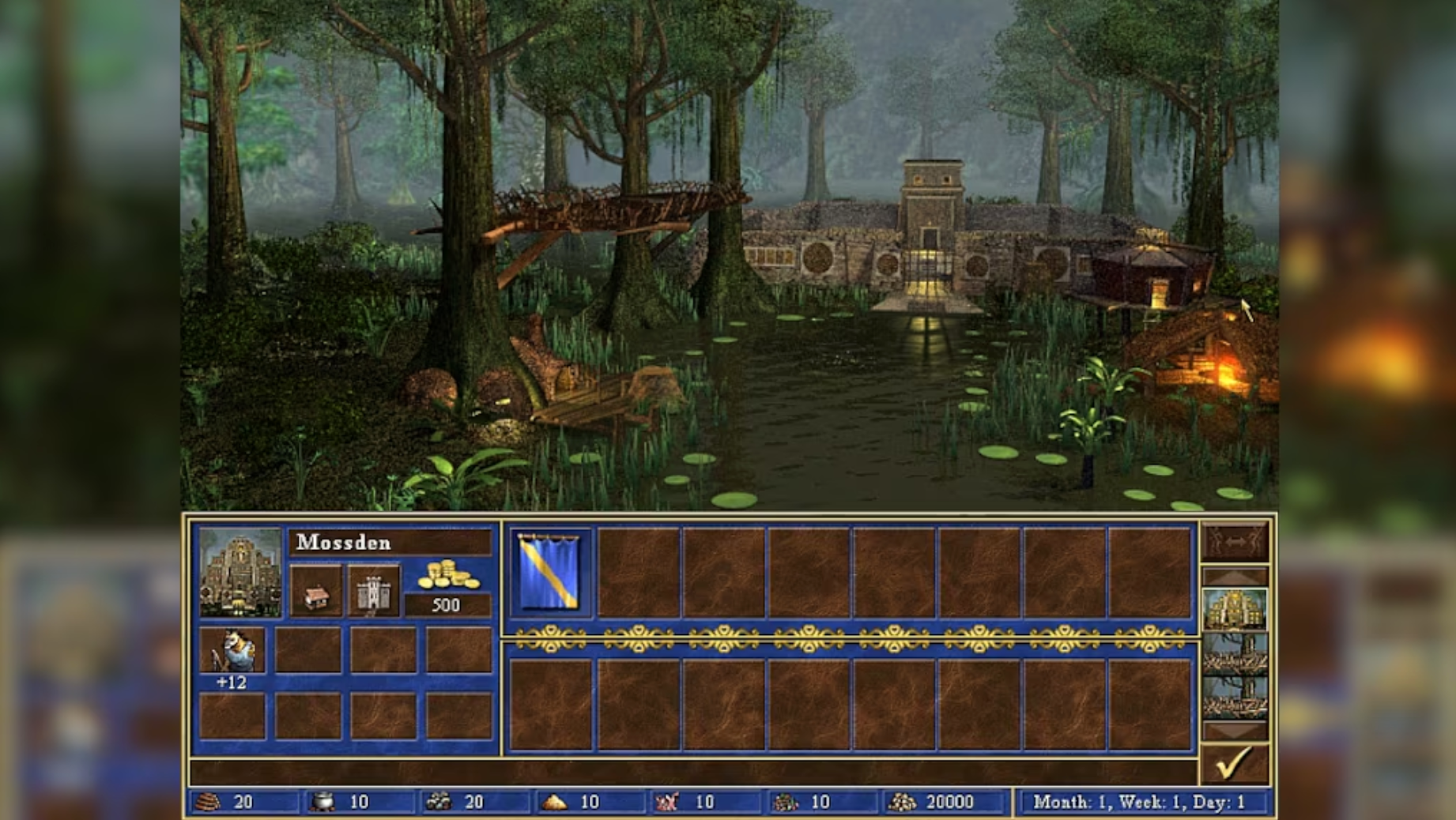1456x820 pixels.
Task: Expand the town list with the up arrow
Action: click(1234, 574)
